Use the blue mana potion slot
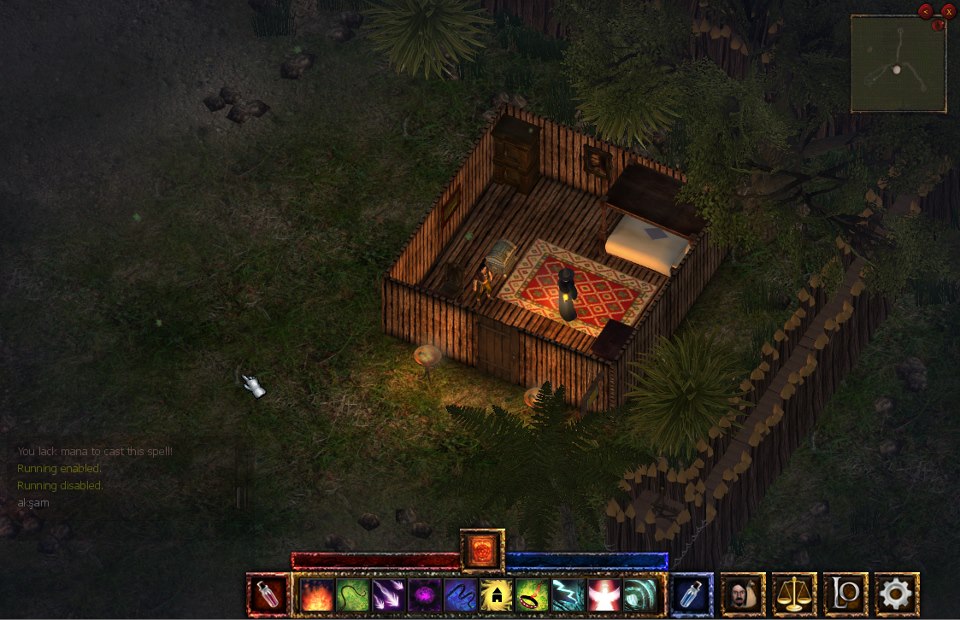Screen dimensions: 960x620 point(692,594)
